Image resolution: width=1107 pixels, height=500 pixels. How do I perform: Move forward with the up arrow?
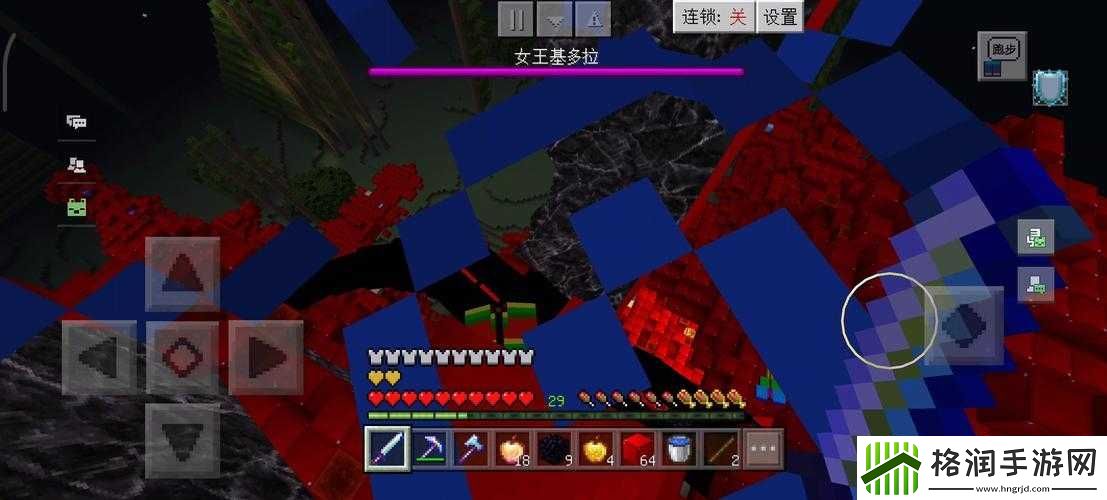(x=182, y=273)
